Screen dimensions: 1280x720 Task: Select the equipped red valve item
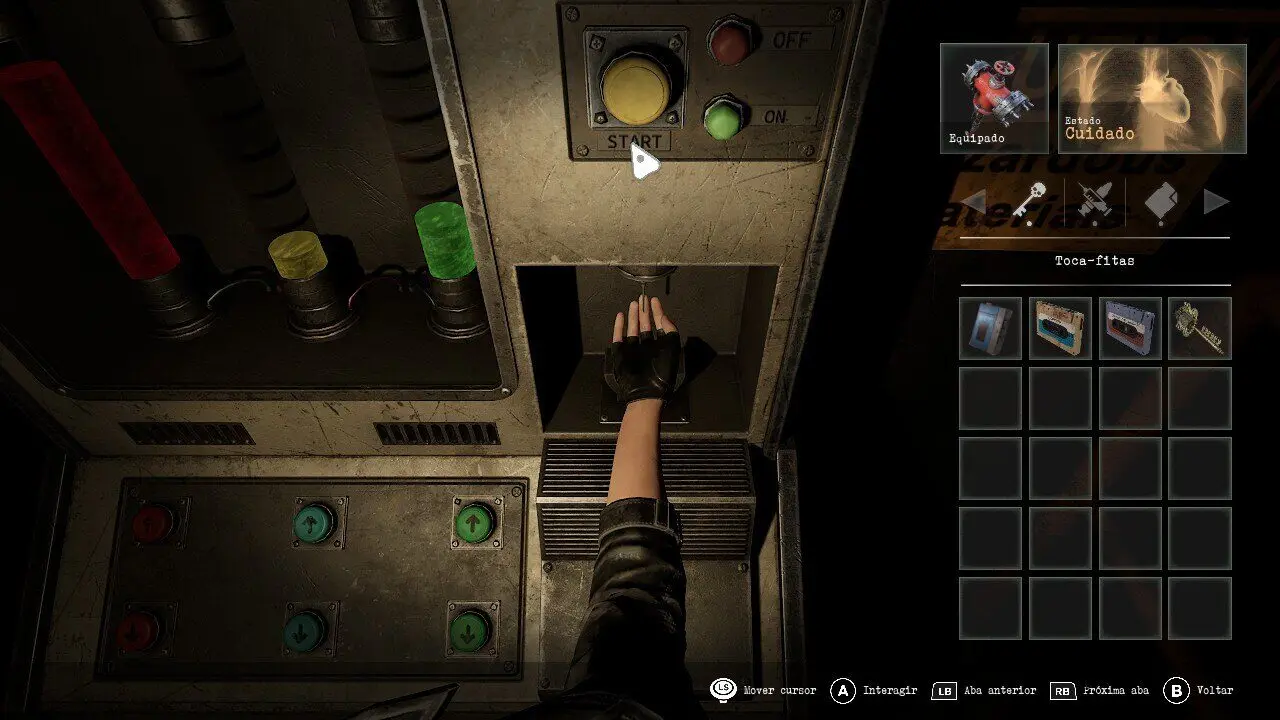(994, 98)
